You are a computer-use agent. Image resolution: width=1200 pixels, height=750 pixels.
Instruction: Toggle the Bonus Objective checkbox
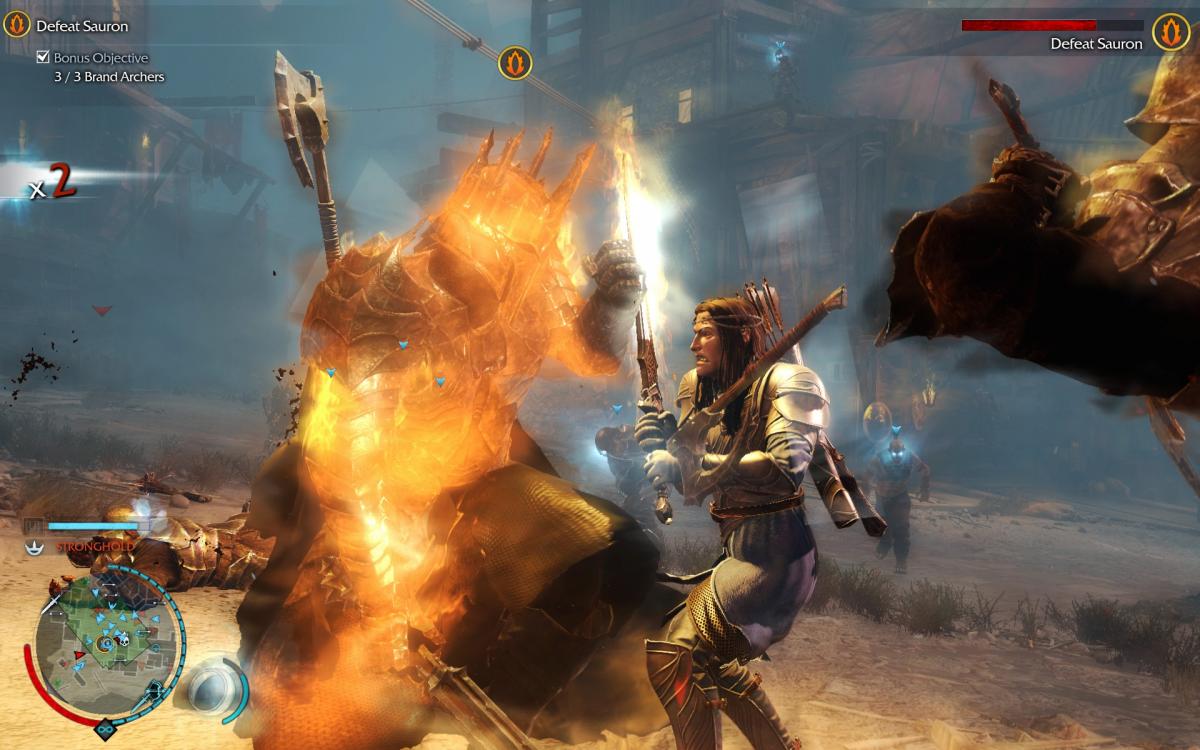(43, 58)
